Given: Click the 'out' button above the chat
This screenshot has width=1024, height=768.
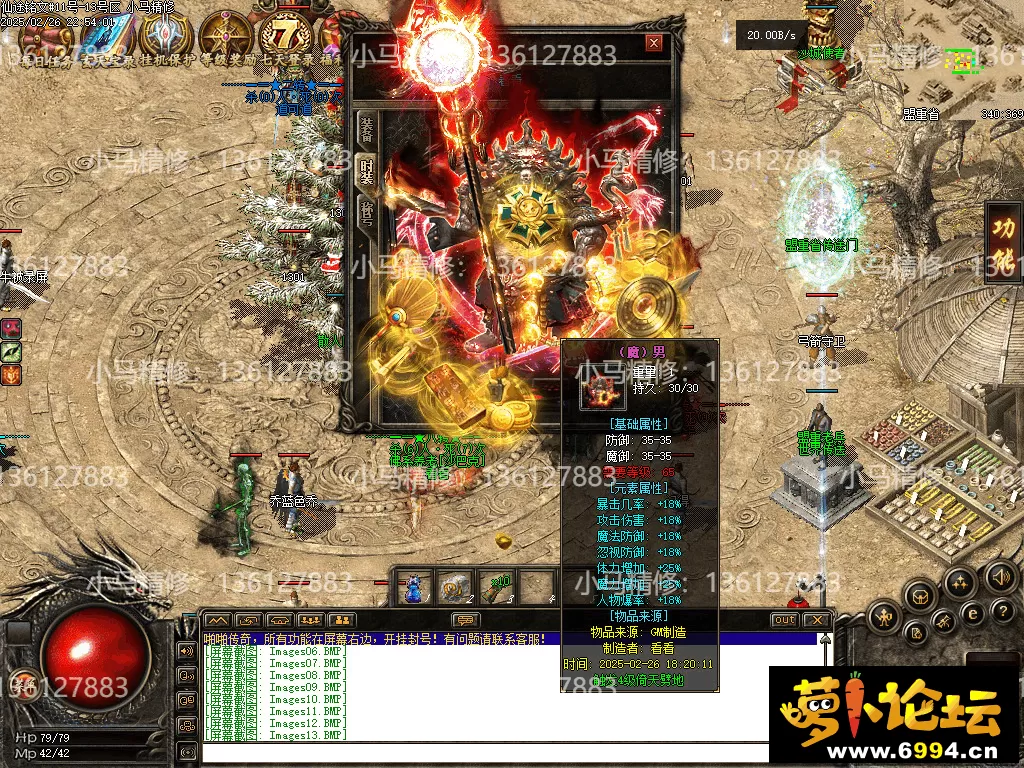Looking at the screenshot, I should [784, 620].
